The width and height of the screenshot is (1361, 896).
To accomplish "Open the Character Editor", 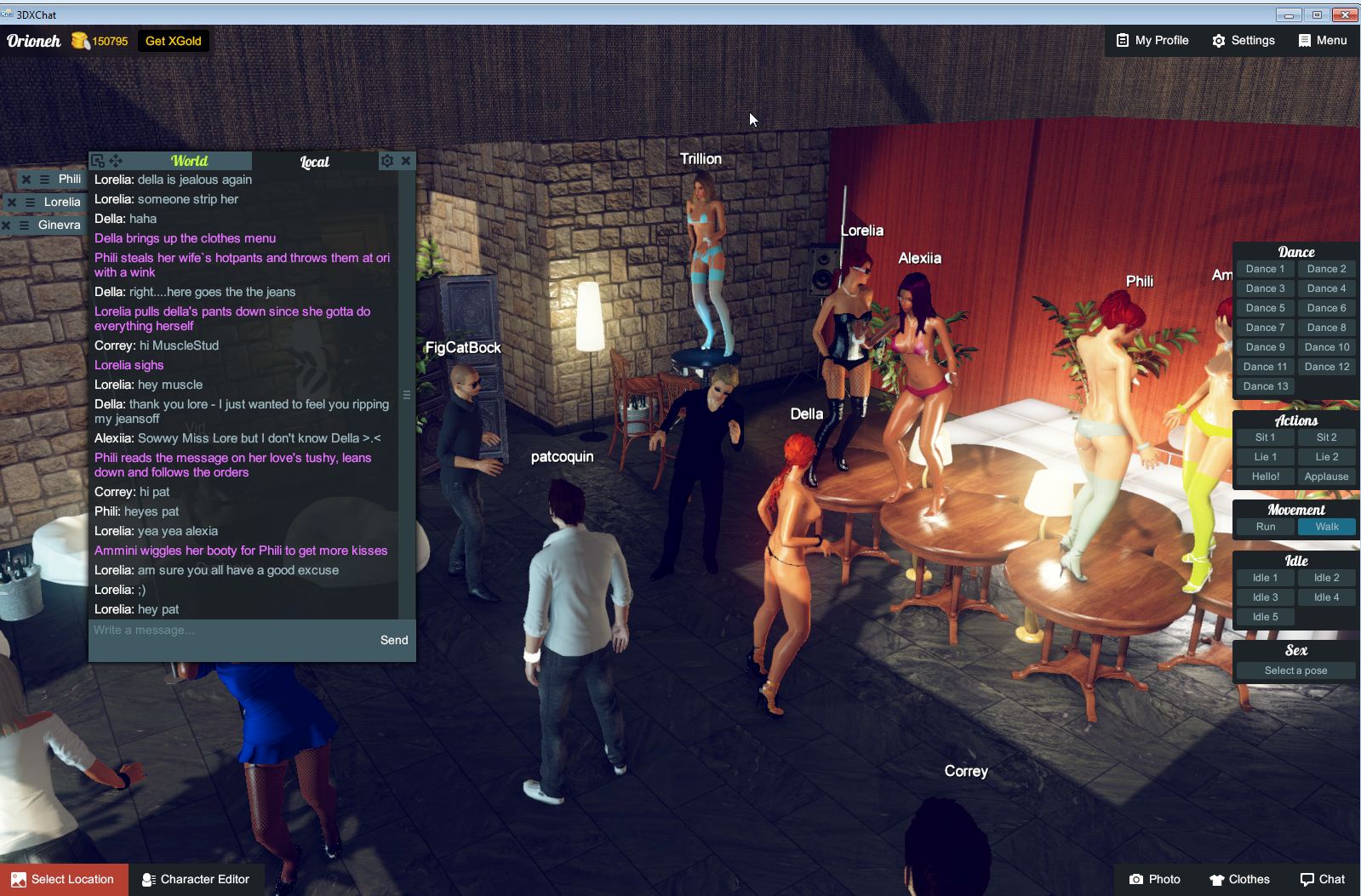I will tap(197, 879).
